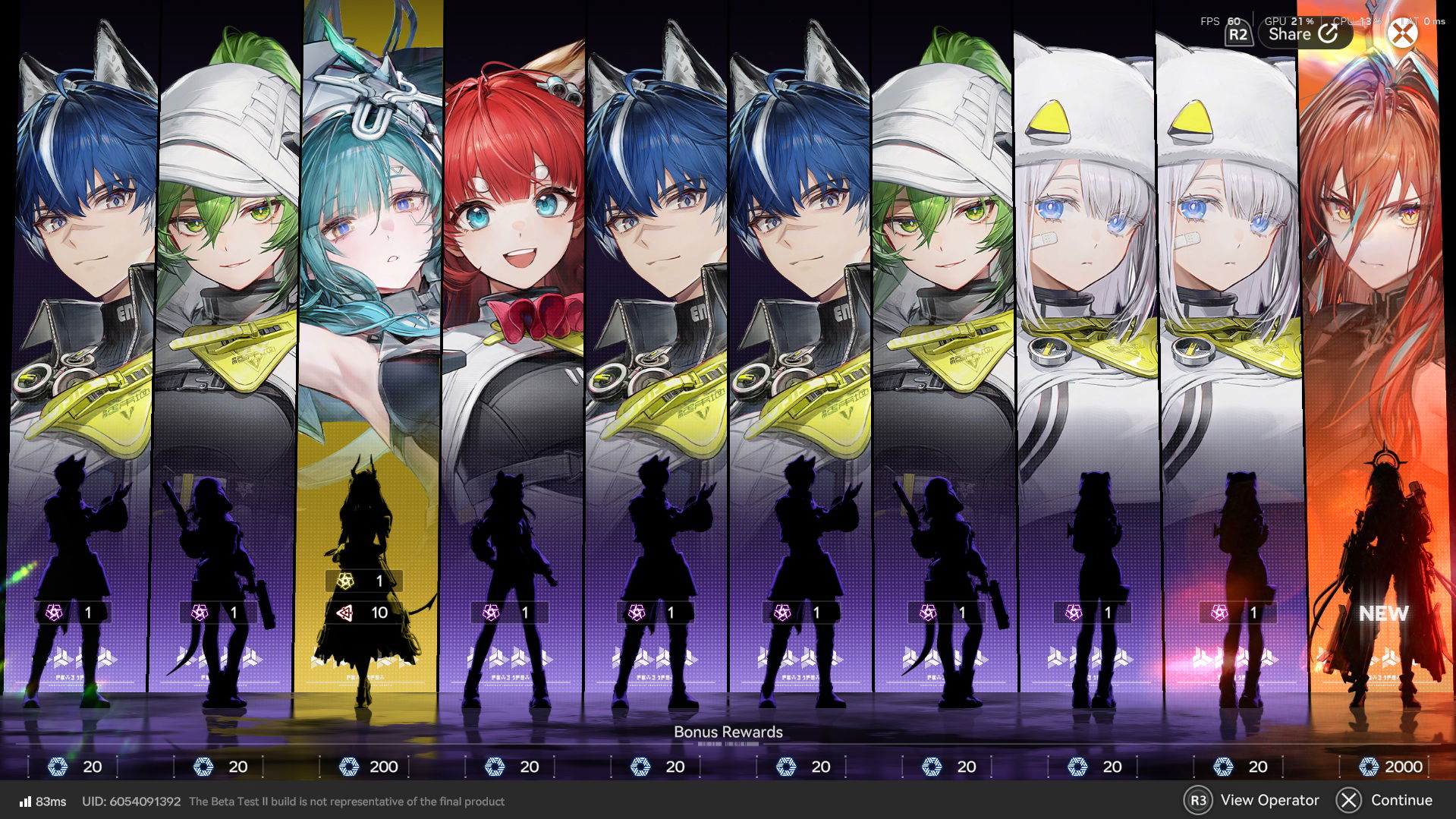The width and height of the screenshot is (1456, 819).
Task: Click the network signal bars icon showing 83ms
Action: point(25,801)
